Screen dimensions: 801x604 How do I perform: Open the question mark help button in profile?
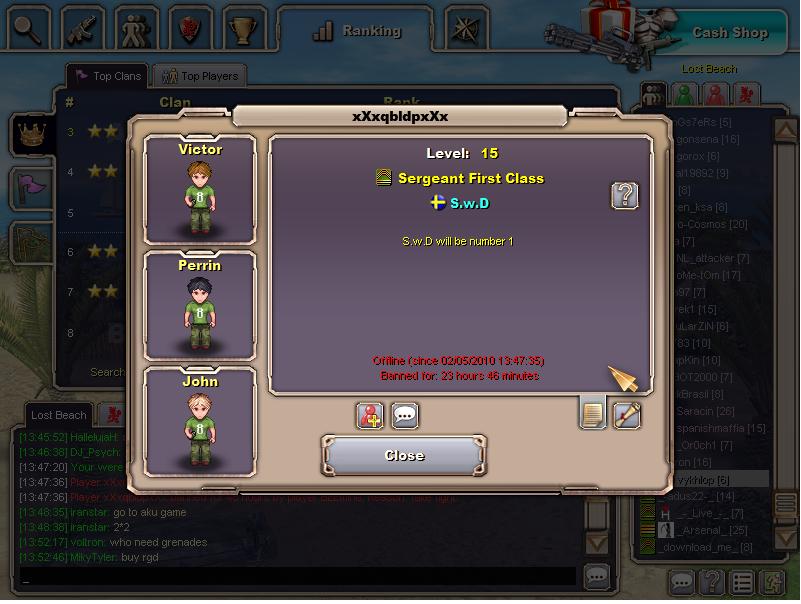click(624, 195)
